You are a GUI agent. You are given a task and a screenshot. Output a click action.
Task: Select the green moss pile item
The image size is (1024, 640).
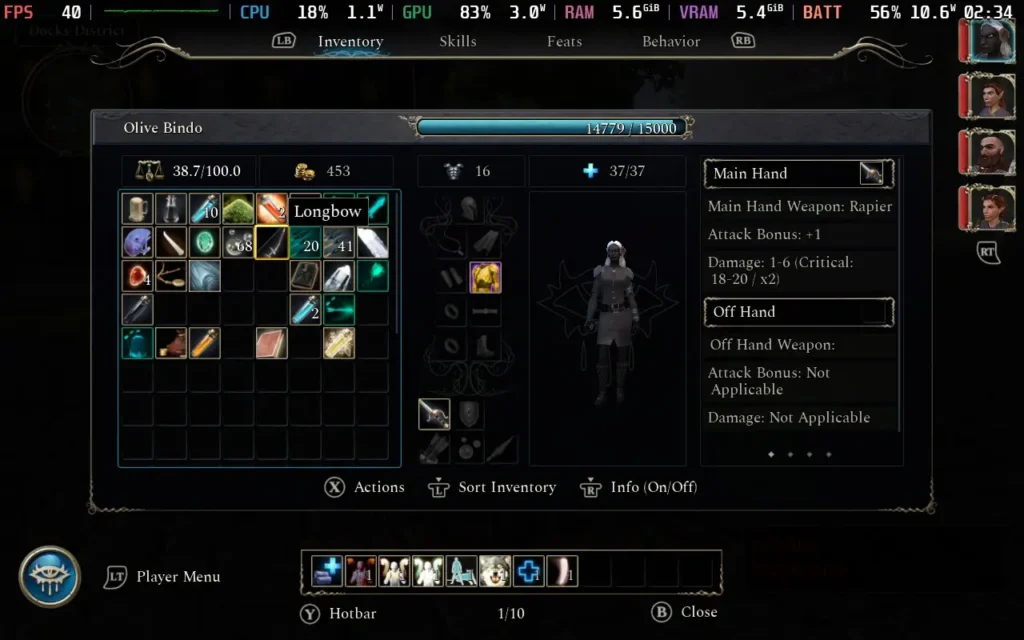point(238,208)
